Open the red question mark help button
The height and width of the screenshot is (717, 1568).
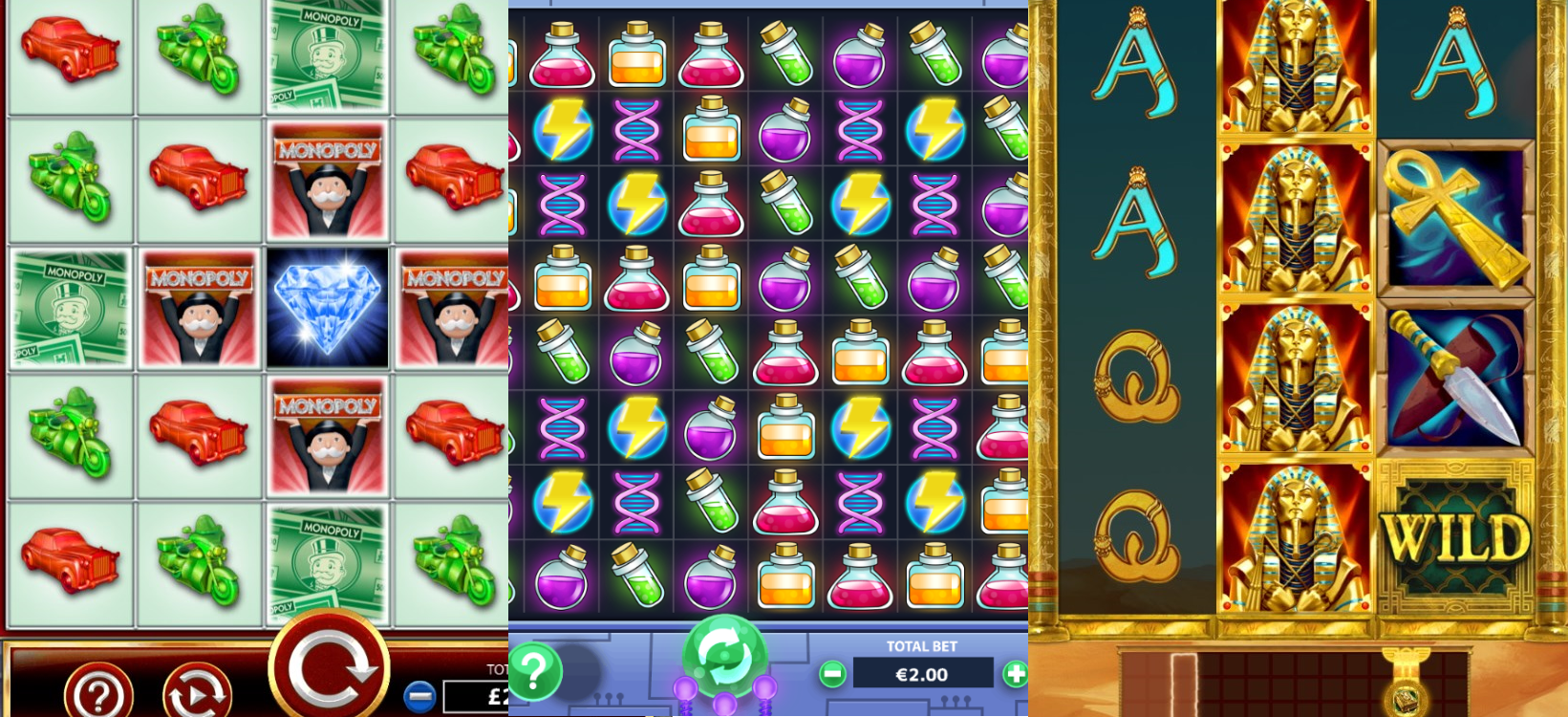coord(98,692)
